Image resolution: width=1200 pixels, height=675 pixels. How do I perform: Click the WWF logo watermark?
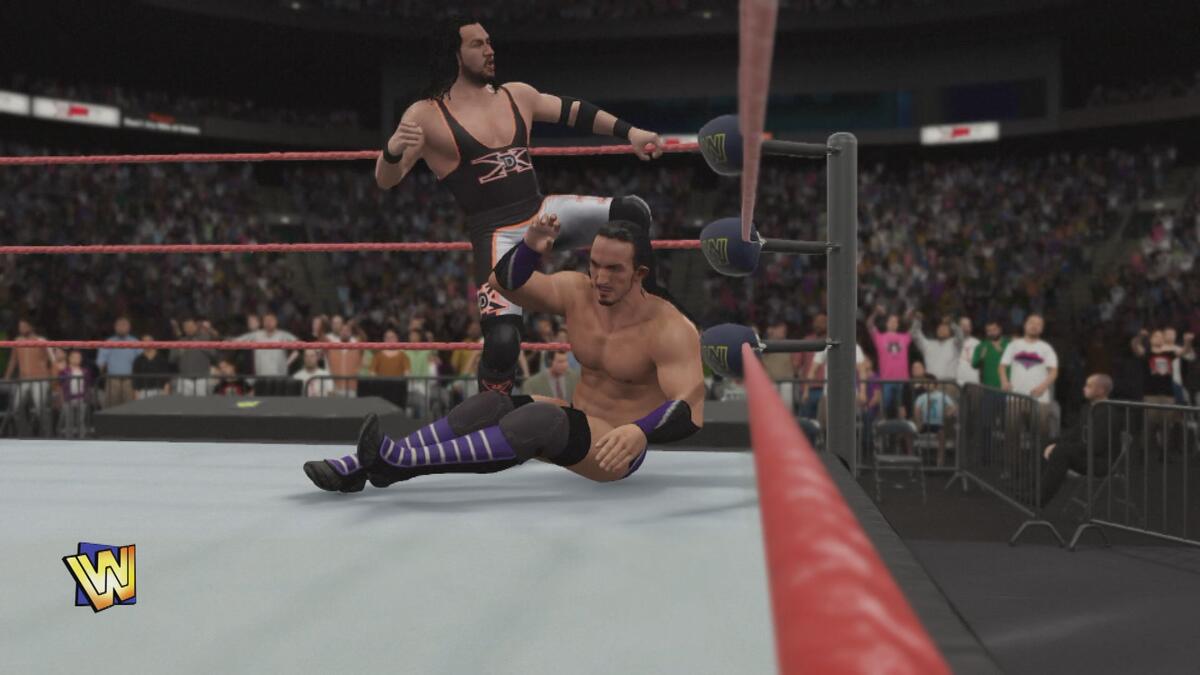[100, 577]
